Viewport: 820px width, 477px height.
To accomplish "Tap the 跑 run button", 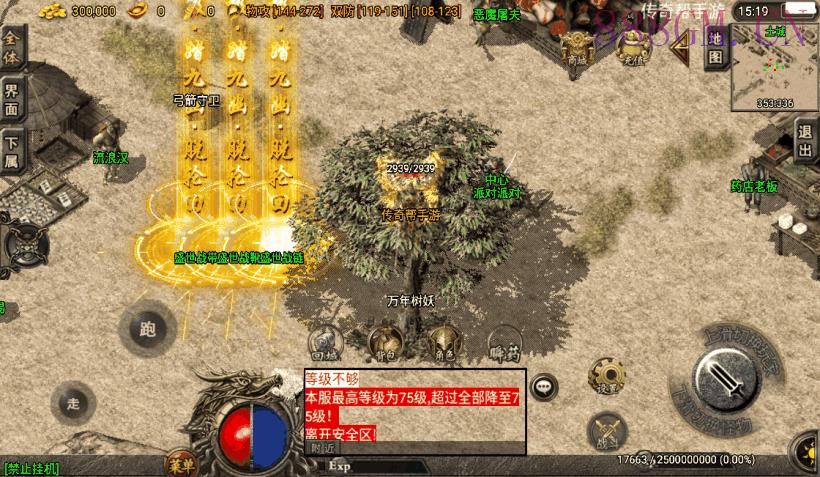I will [x=148, y=328].
